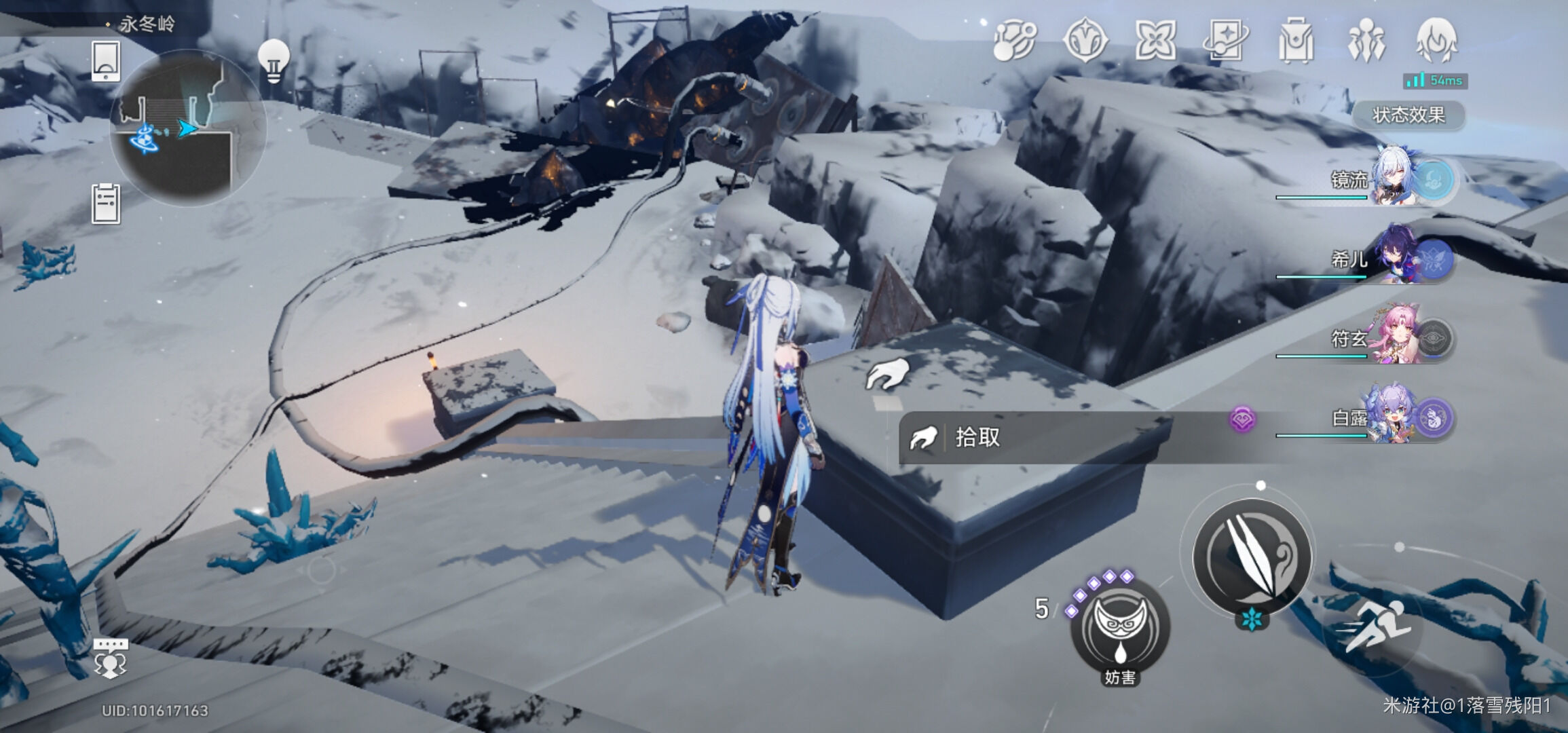
Task: Open the phone menu icon
Action: [106, 61]
